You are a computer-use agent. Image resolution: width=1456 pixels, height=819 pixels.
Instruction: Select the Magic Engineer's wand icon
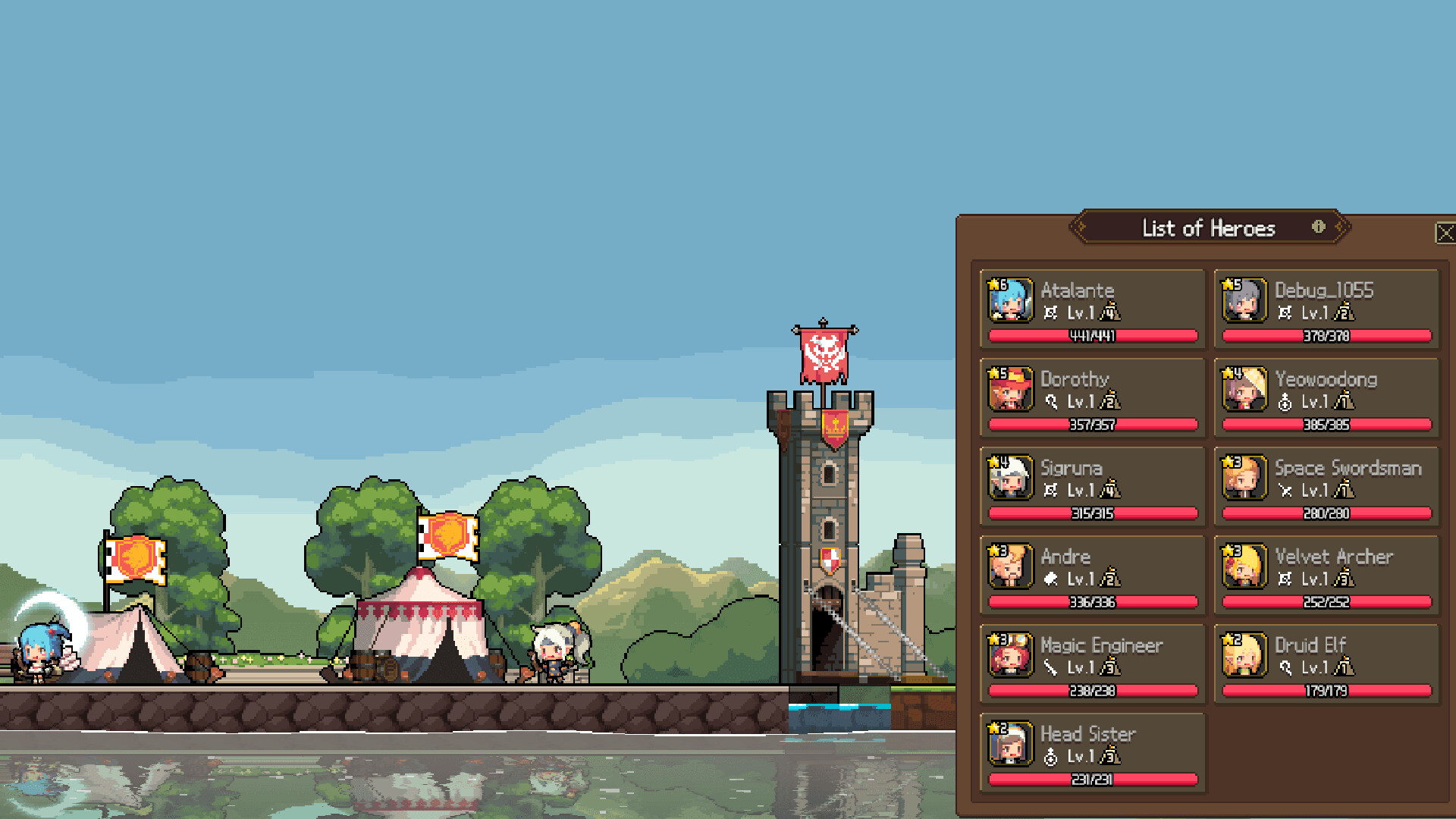[1050, 668]
